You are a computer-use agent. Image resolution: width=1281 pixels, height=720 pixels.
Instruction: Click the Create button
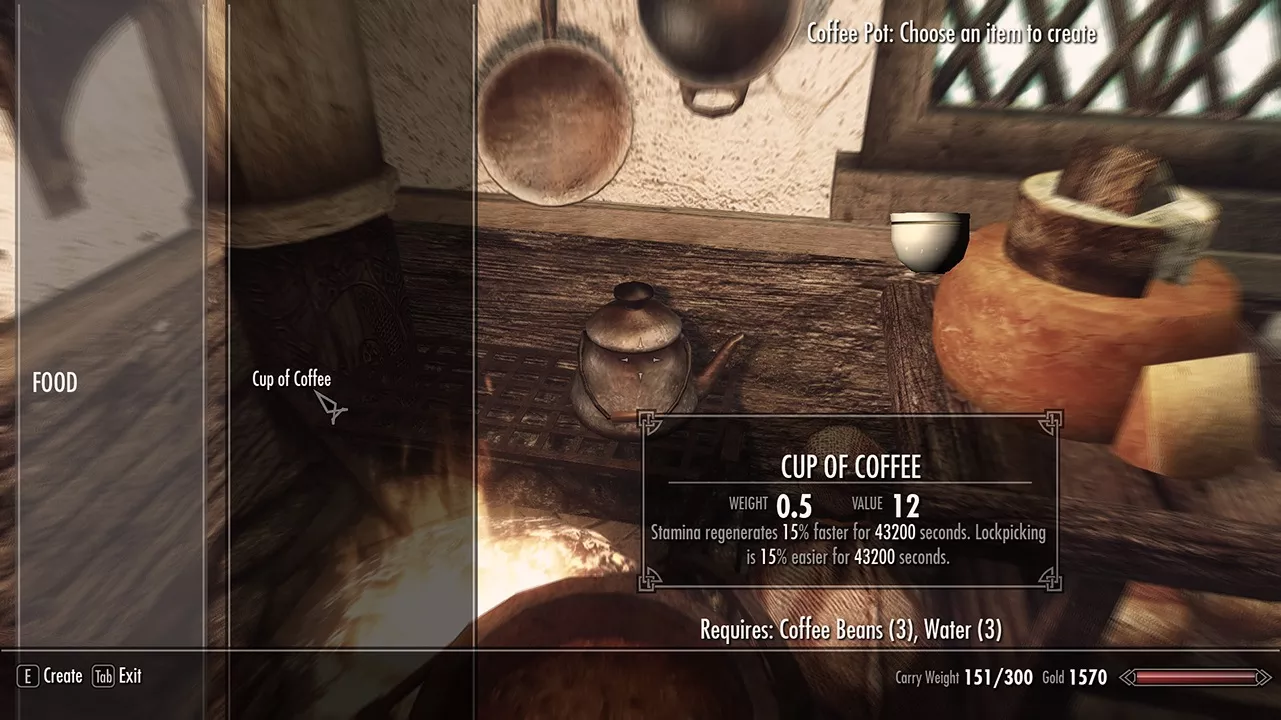[50, 676]
